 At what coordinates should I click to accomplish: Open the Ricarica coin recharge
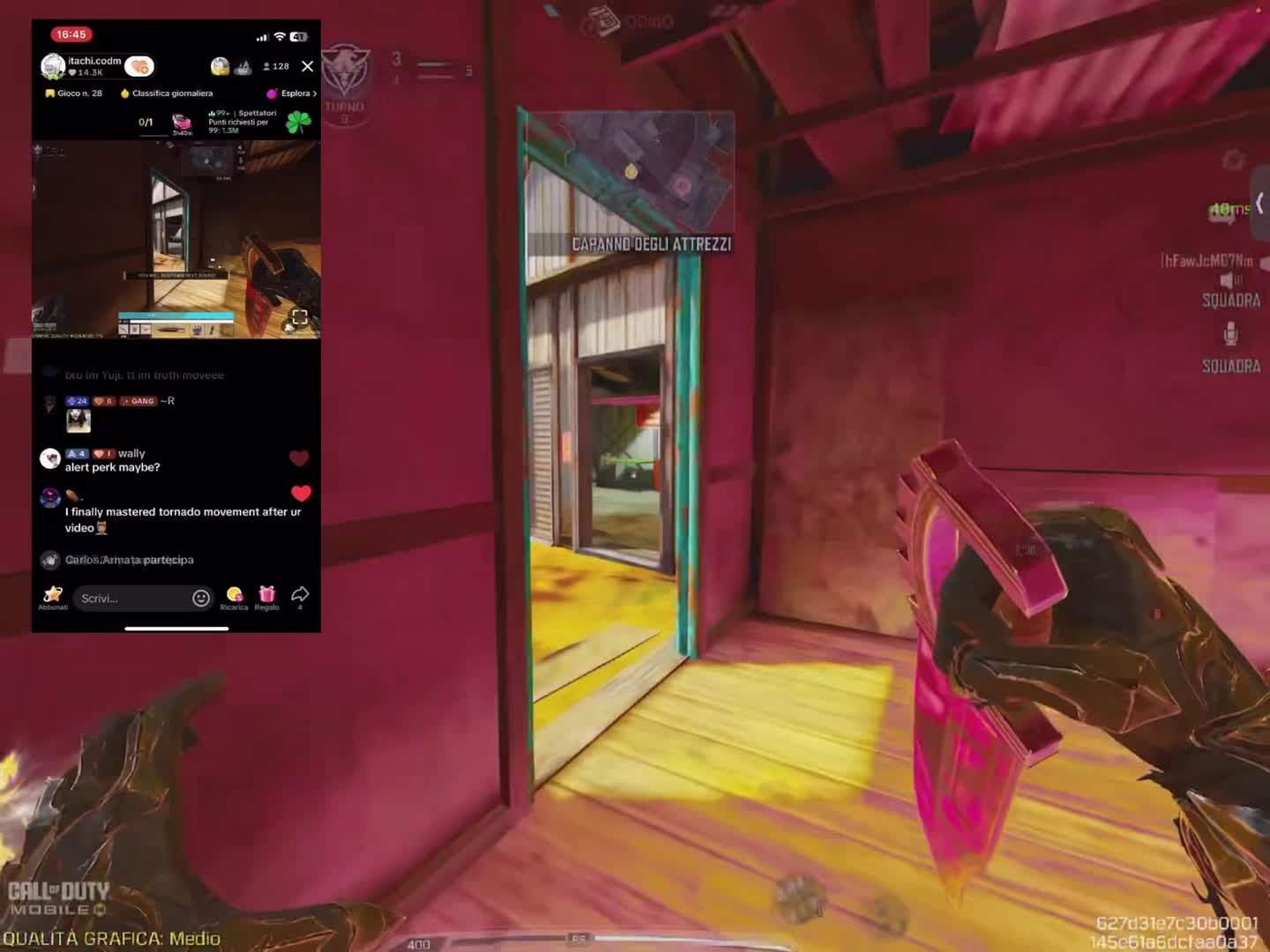(234, 597)
